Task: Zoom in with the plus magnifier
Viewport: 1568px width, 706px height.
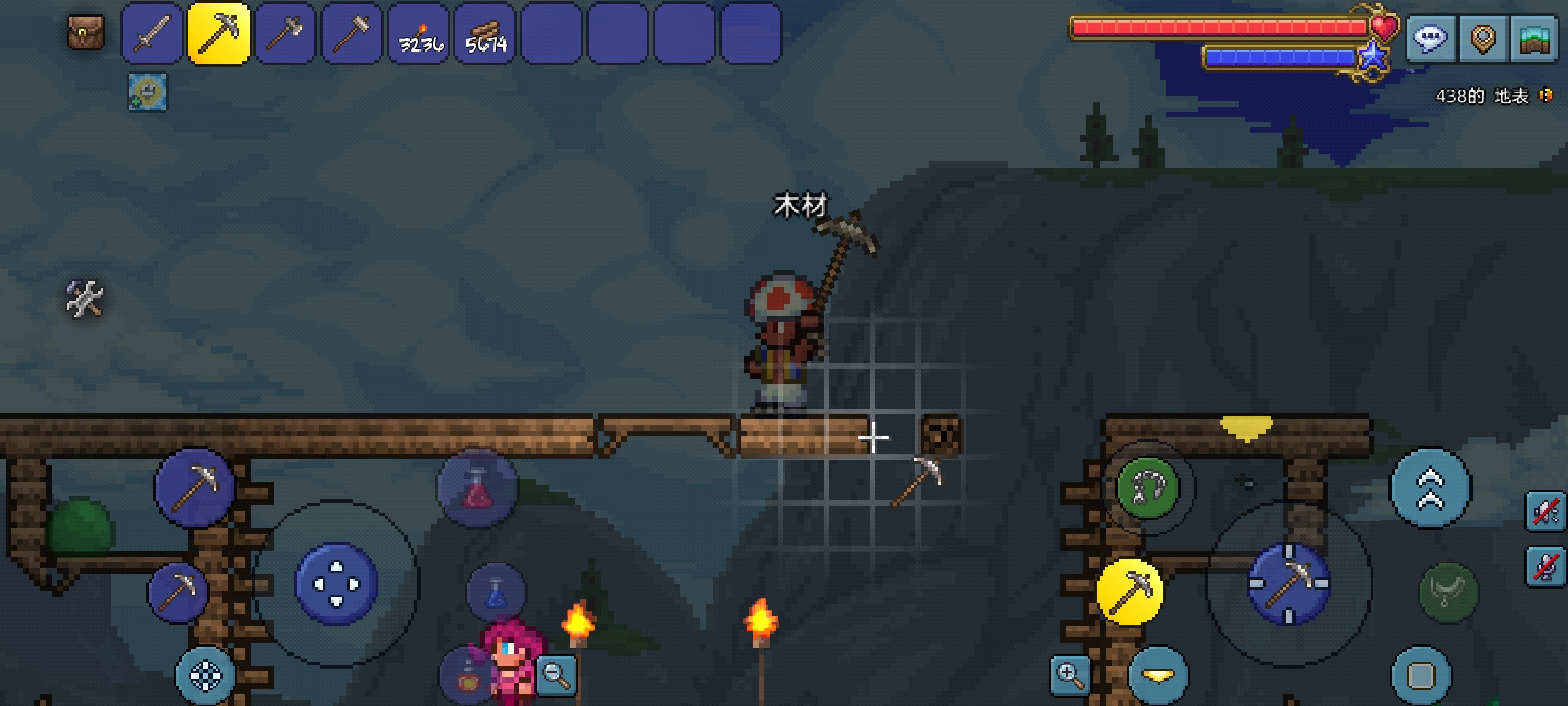Action: pos(1070,675)
